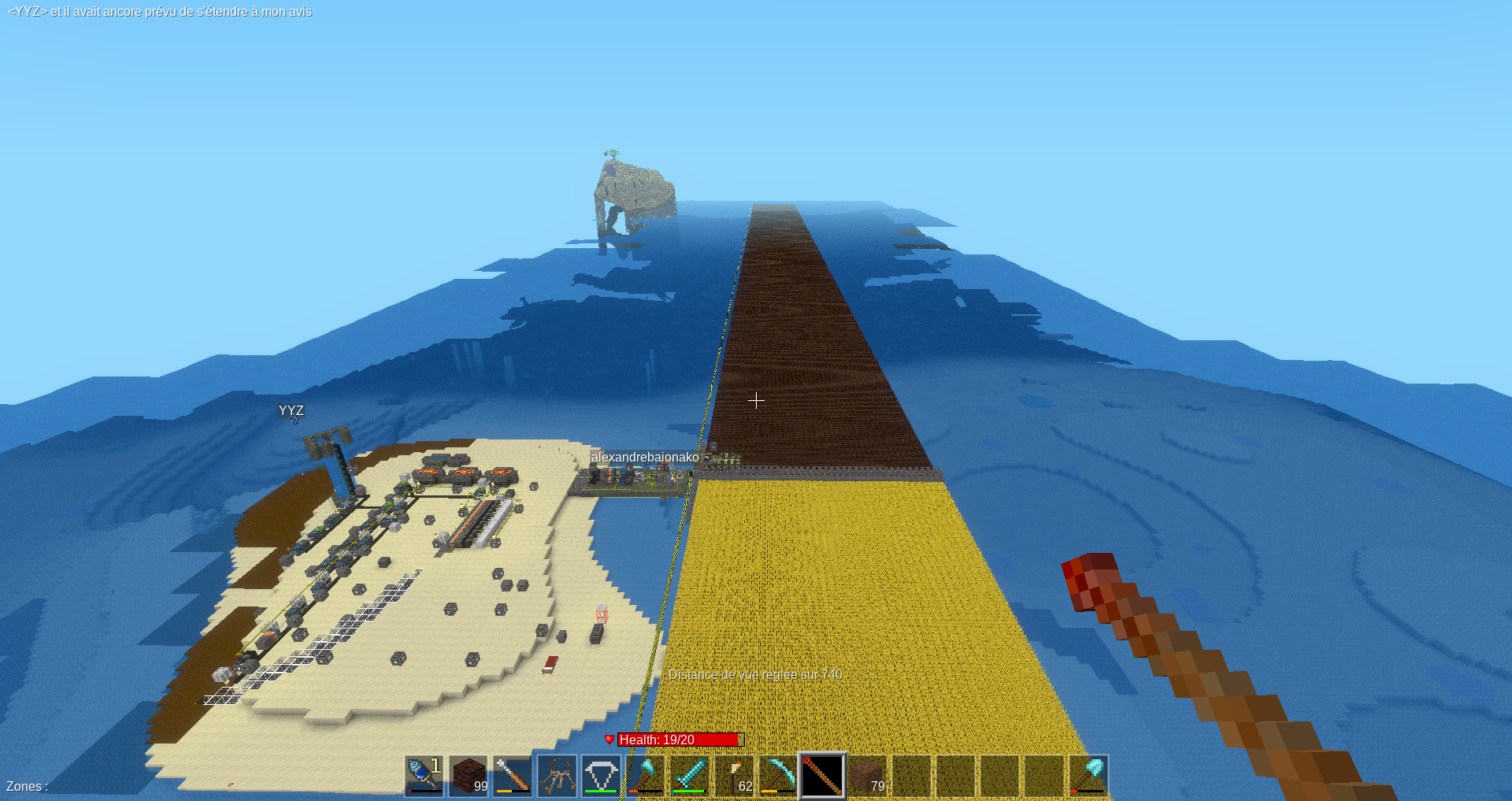
Task: Select the drill tool hotbar slot
Action: click(x=424, y=776)
